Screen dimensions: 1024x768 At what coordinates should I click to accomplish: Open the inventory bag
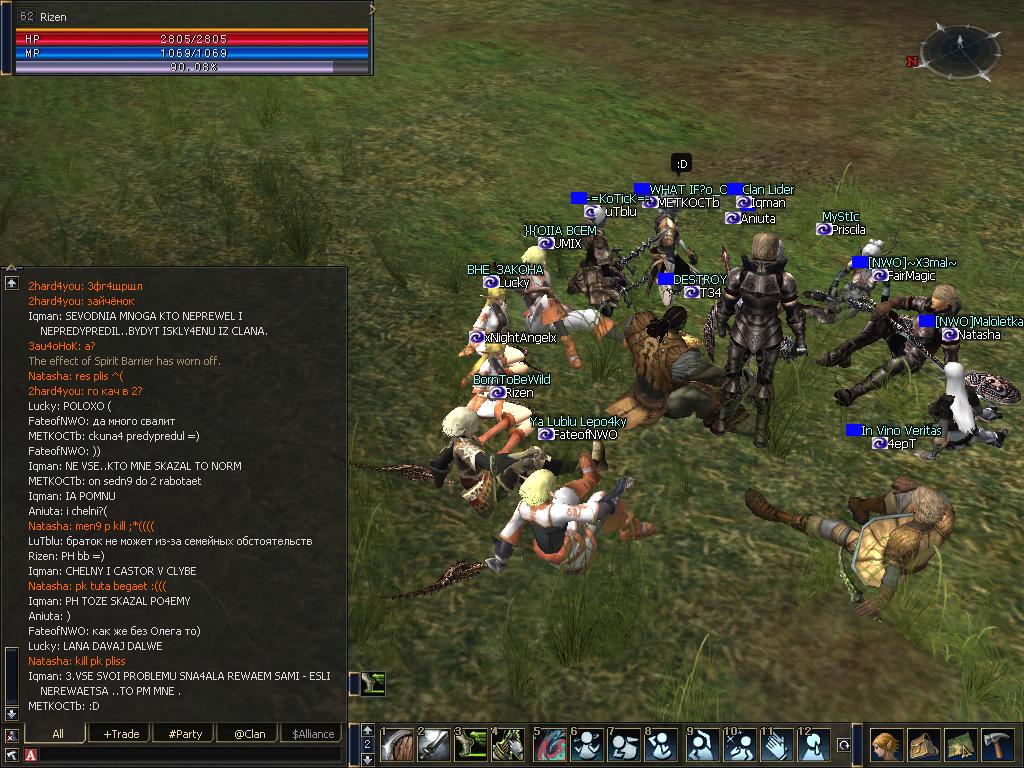click(x=922, y=745)
